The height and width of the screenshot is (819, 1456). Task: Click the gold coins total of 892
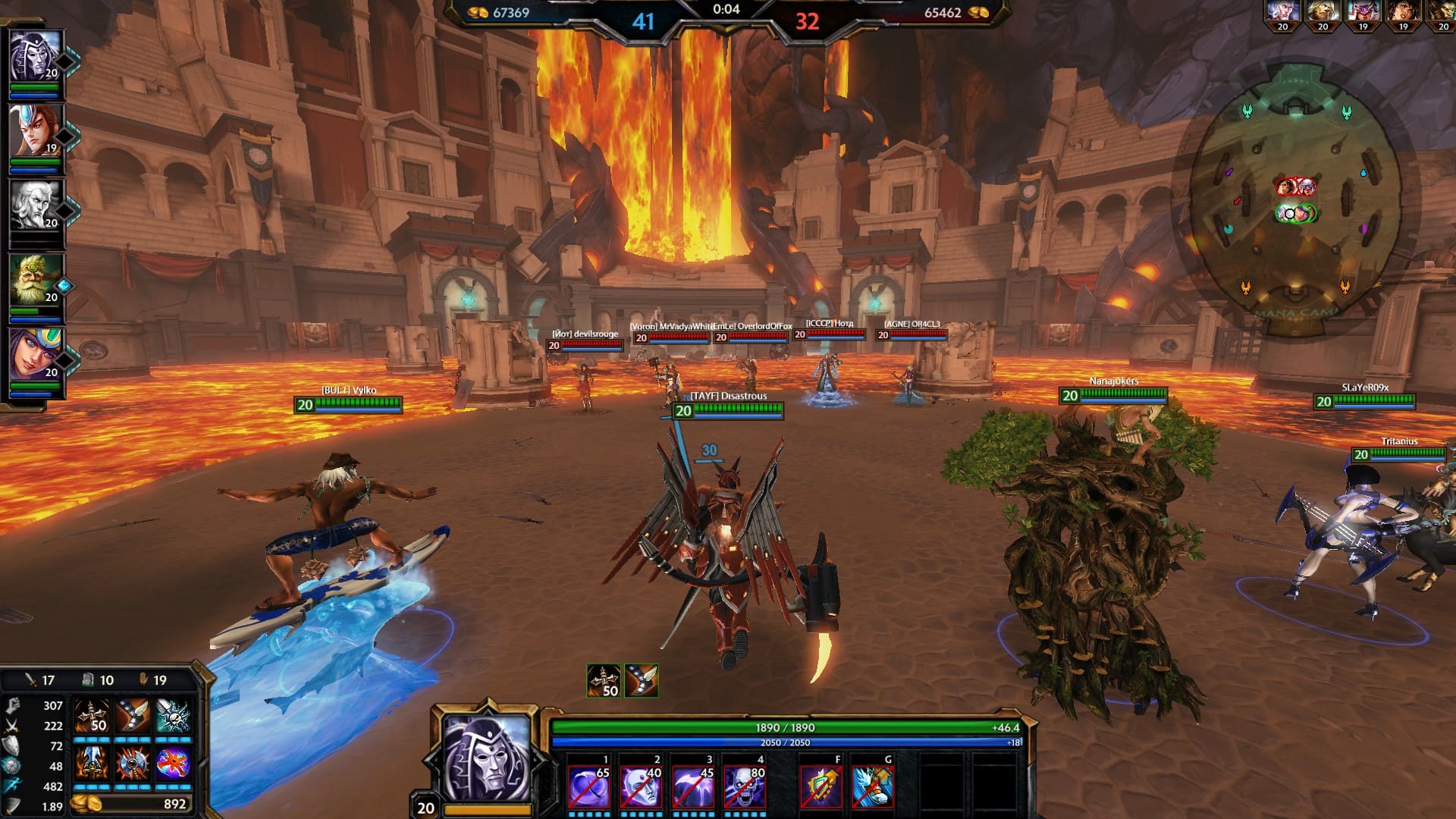[133, 804]
